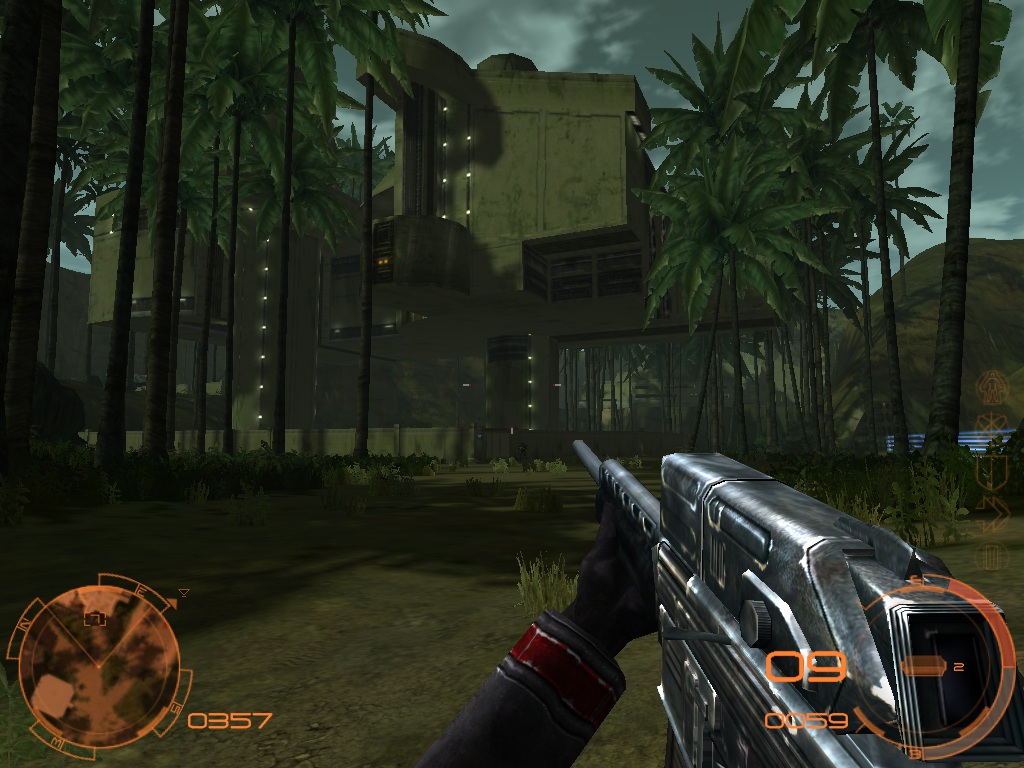Screen dimensions: 1024x768
Task: Click the circular orange minimap
Action: point(98,658)
